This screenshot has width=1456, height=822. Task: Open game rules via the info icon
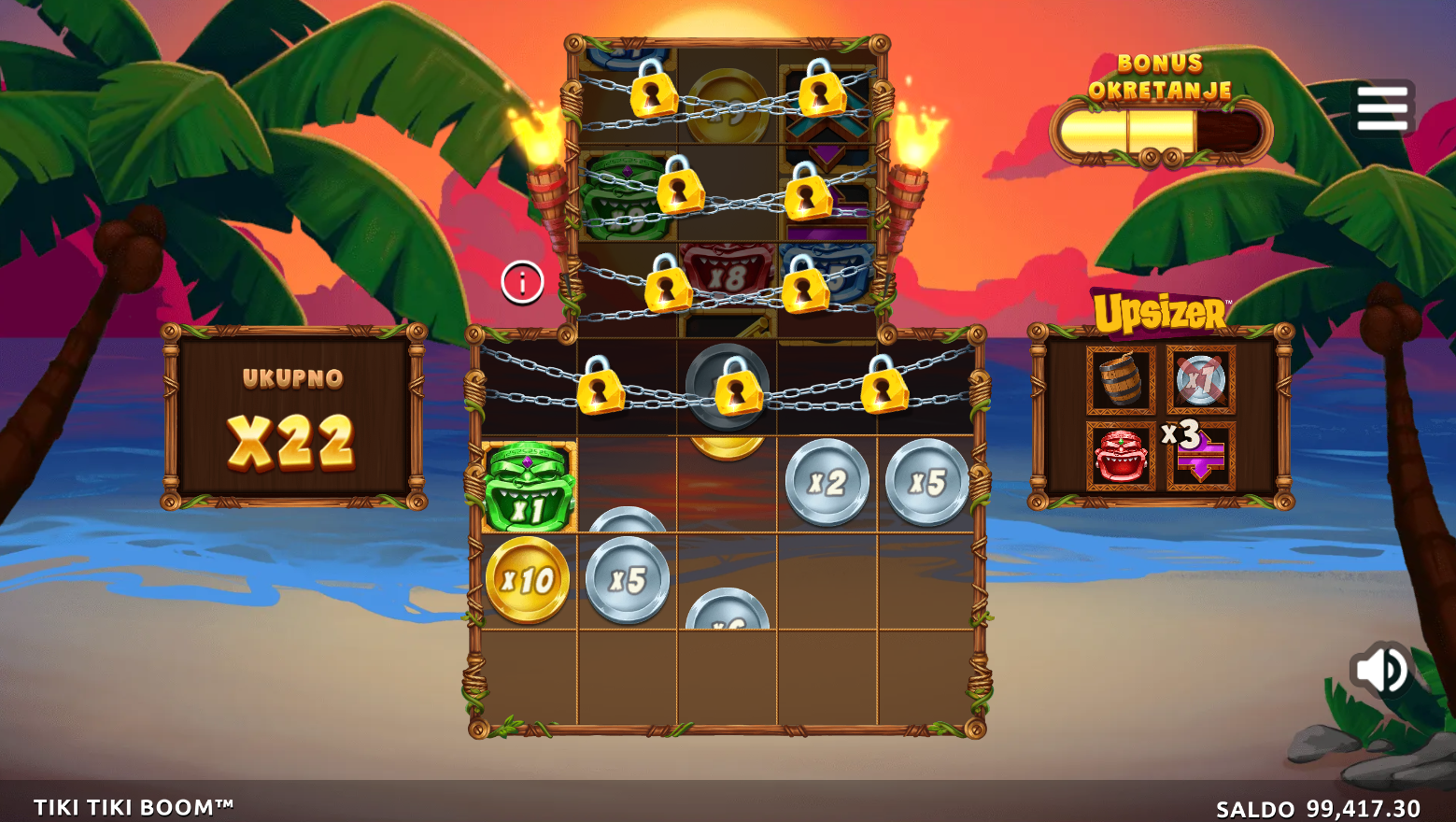521,282
